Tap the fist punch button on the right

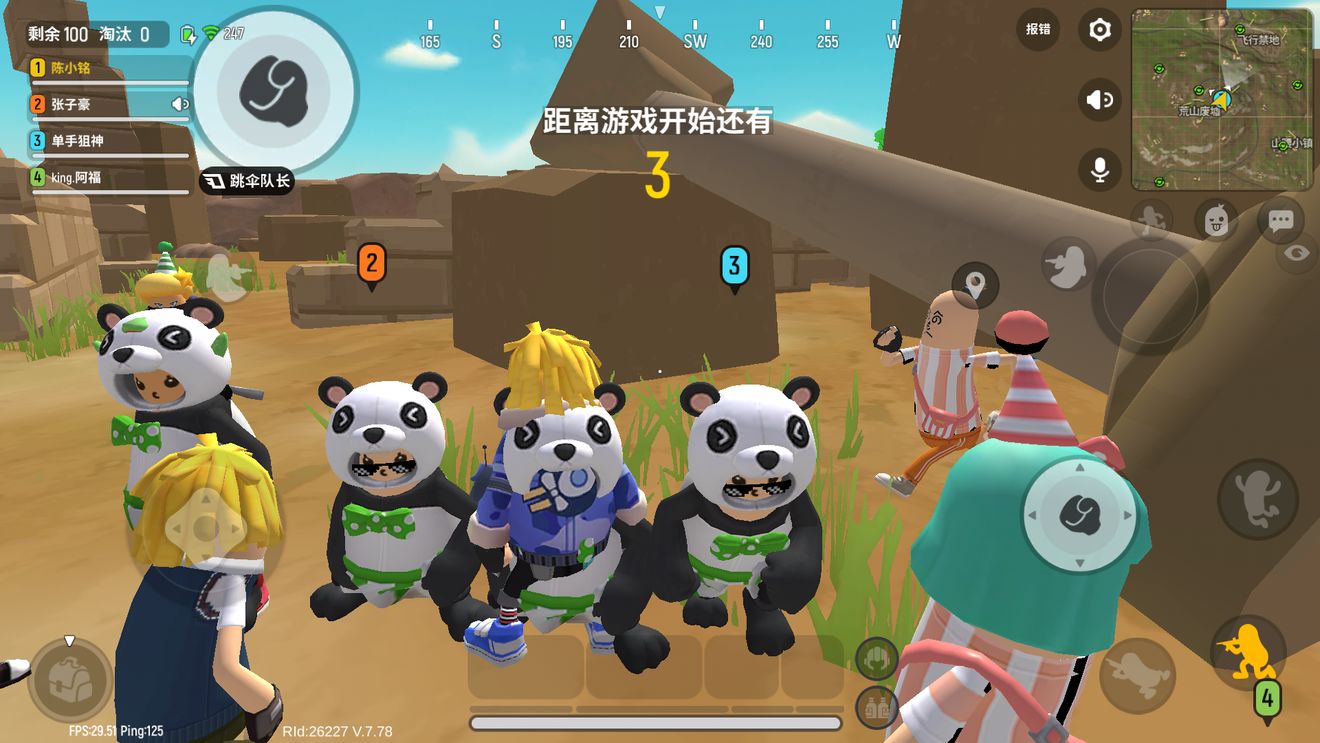tap(1078, 514)
